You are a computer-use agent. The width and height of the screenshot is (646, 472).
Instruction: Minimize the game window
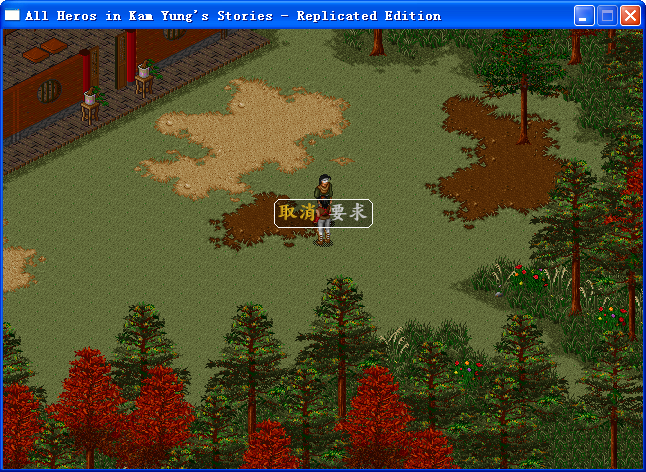(584, 15)
